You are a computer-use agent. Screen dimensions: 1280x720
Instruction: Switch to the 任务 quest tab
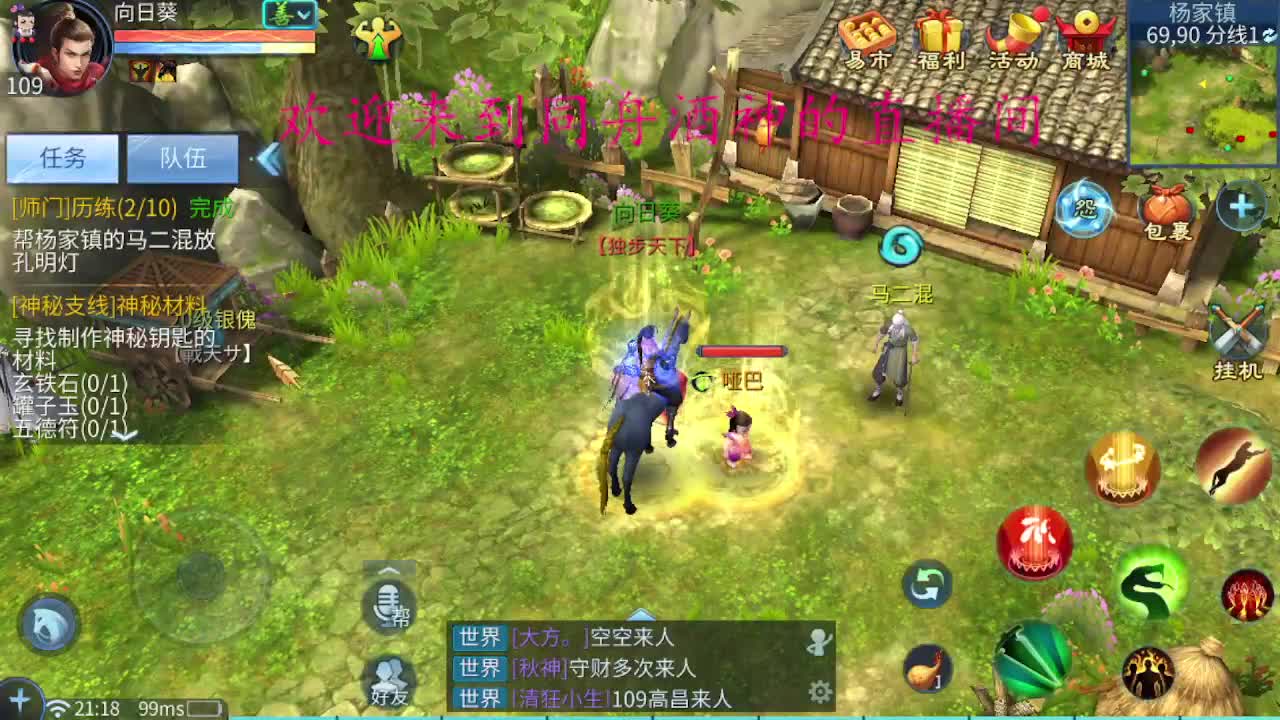click(x=63, y=158)
